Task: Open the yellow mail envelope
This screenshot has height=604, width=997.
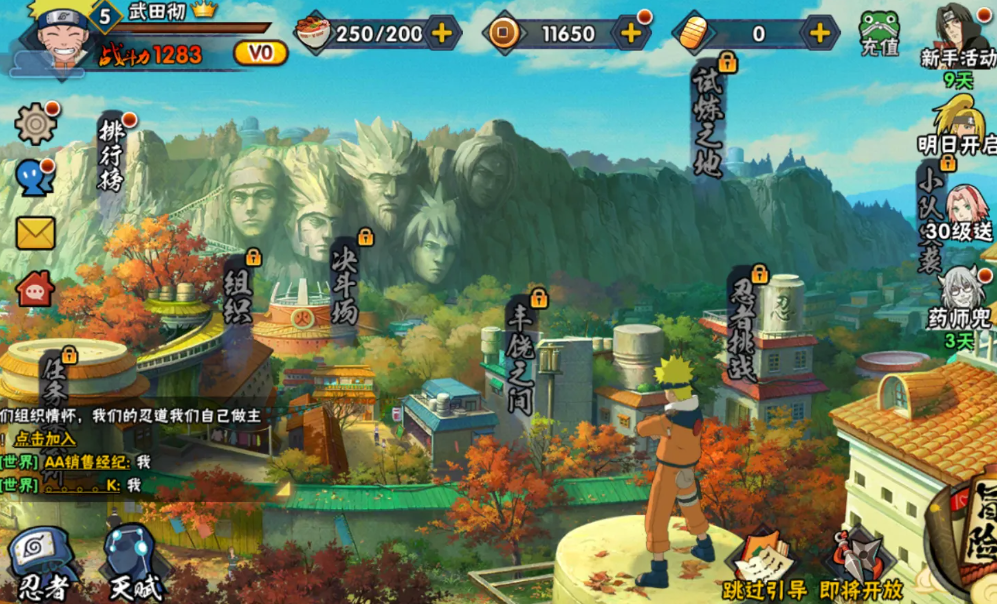Action: click(35, 233)
